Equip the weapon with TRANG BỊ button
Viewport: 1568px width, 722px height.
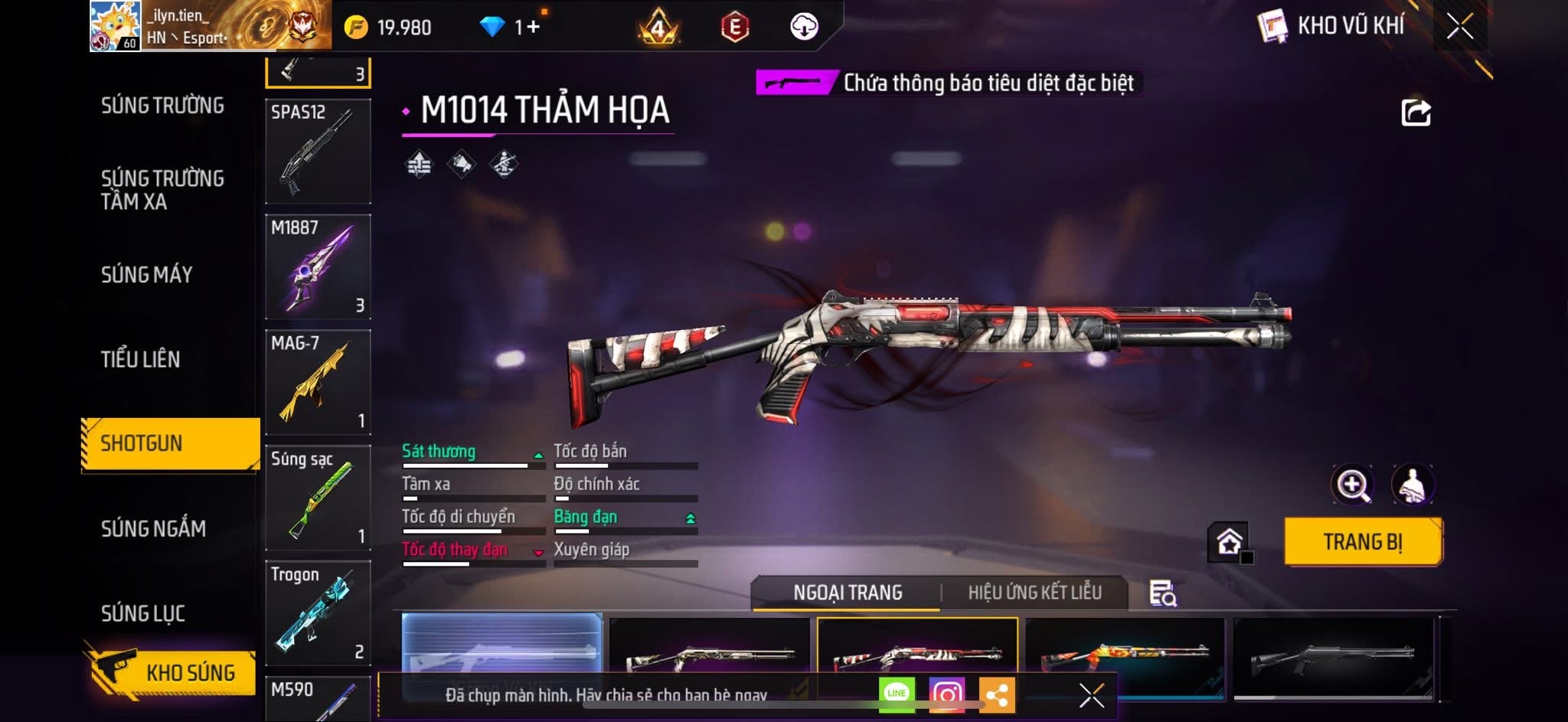click(1363, 542)
